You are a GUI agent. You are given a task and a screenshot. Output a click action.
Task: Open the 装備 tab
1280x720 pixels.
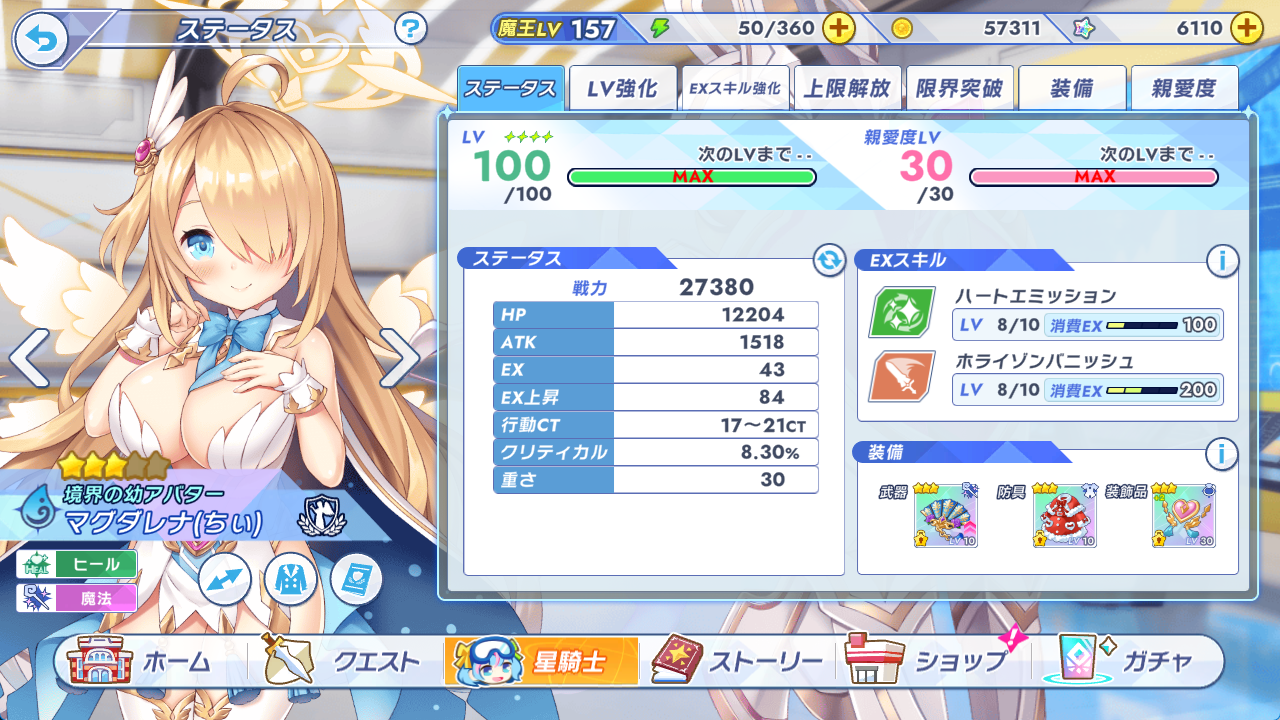point(1072,88)
